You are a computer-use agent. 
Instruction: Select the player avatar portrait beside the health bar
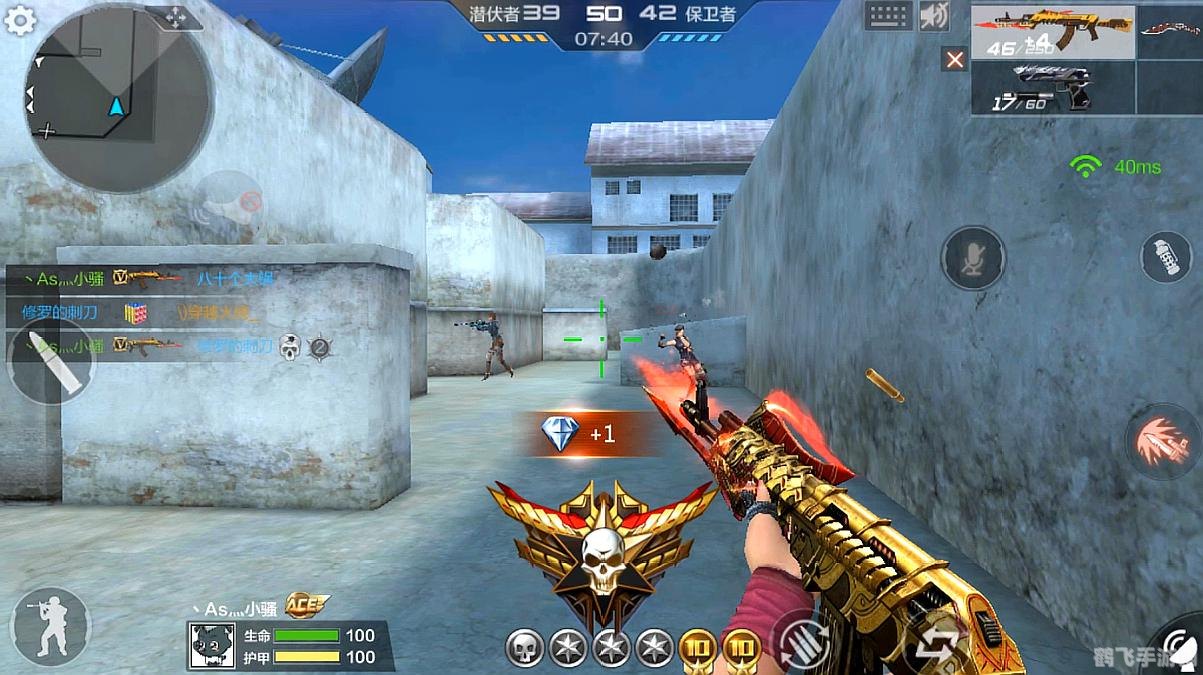tap(212, 645)
